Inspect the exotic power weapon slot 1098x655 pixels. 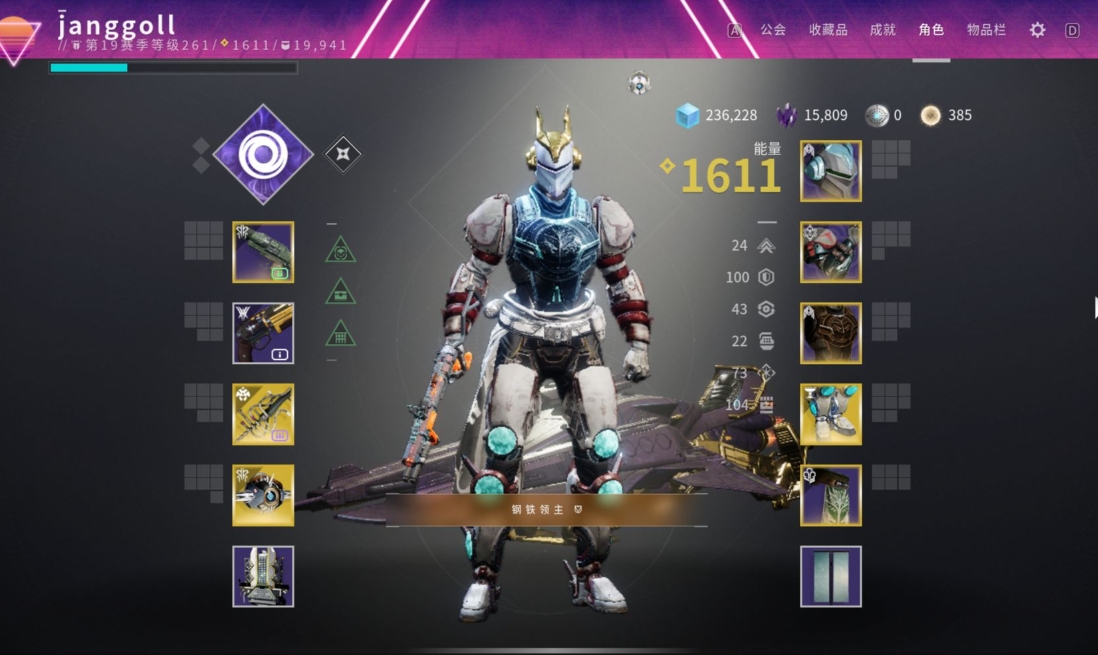(x=263, y=414)
